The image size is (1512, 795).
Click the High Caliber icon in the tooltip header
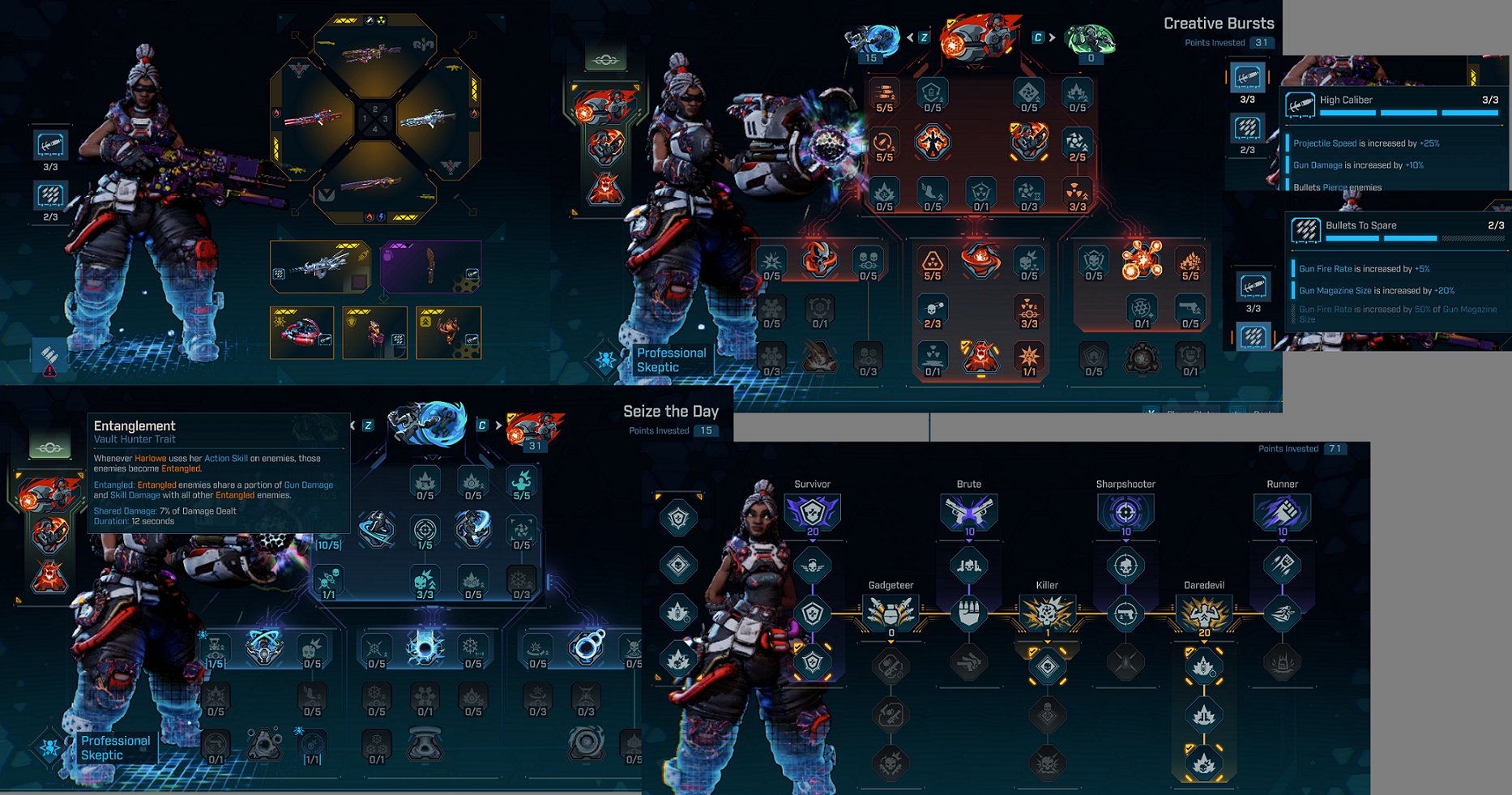(x=1300, y=105)
